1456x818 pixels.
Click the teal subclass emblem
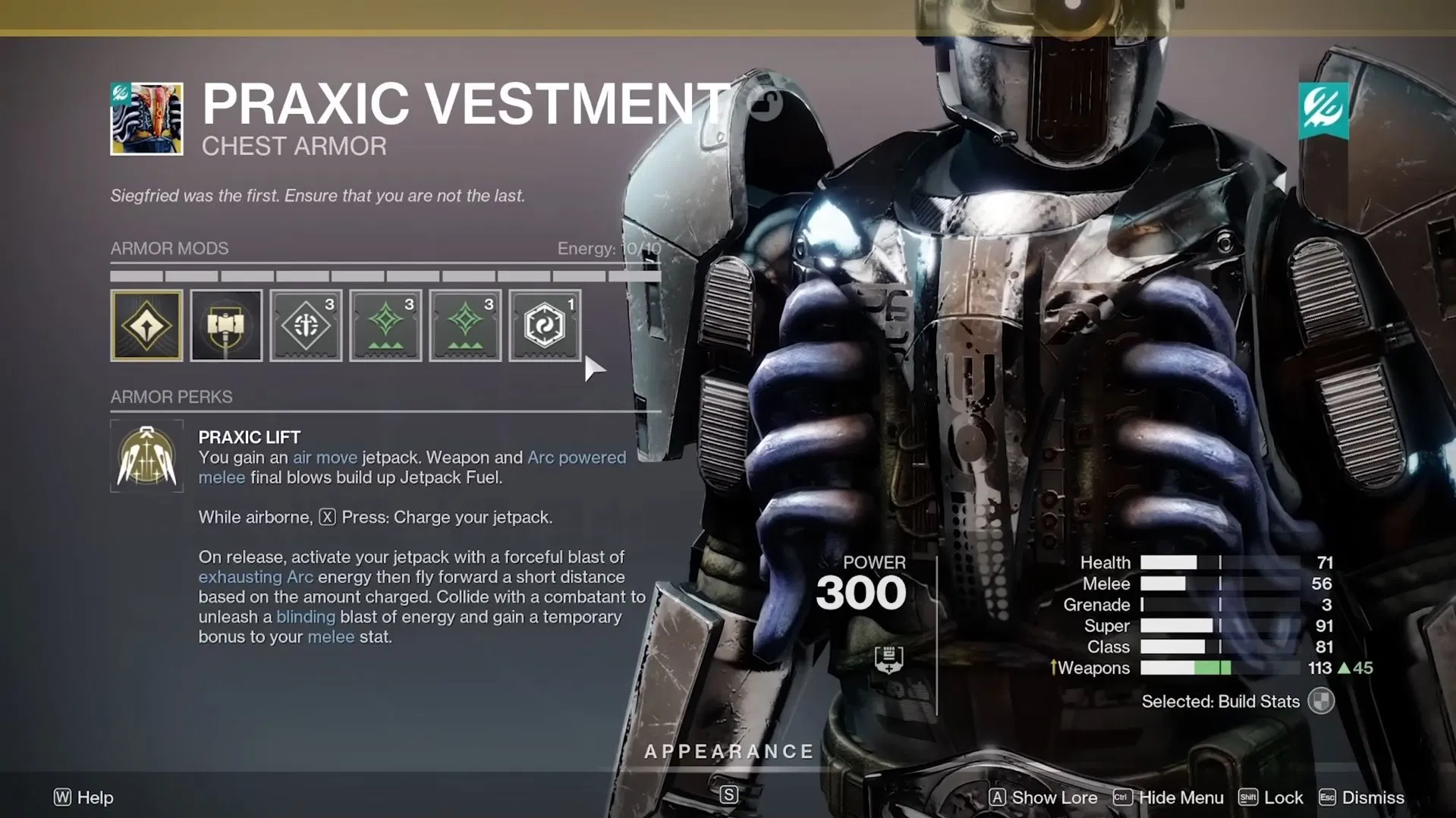point(1323,111)
